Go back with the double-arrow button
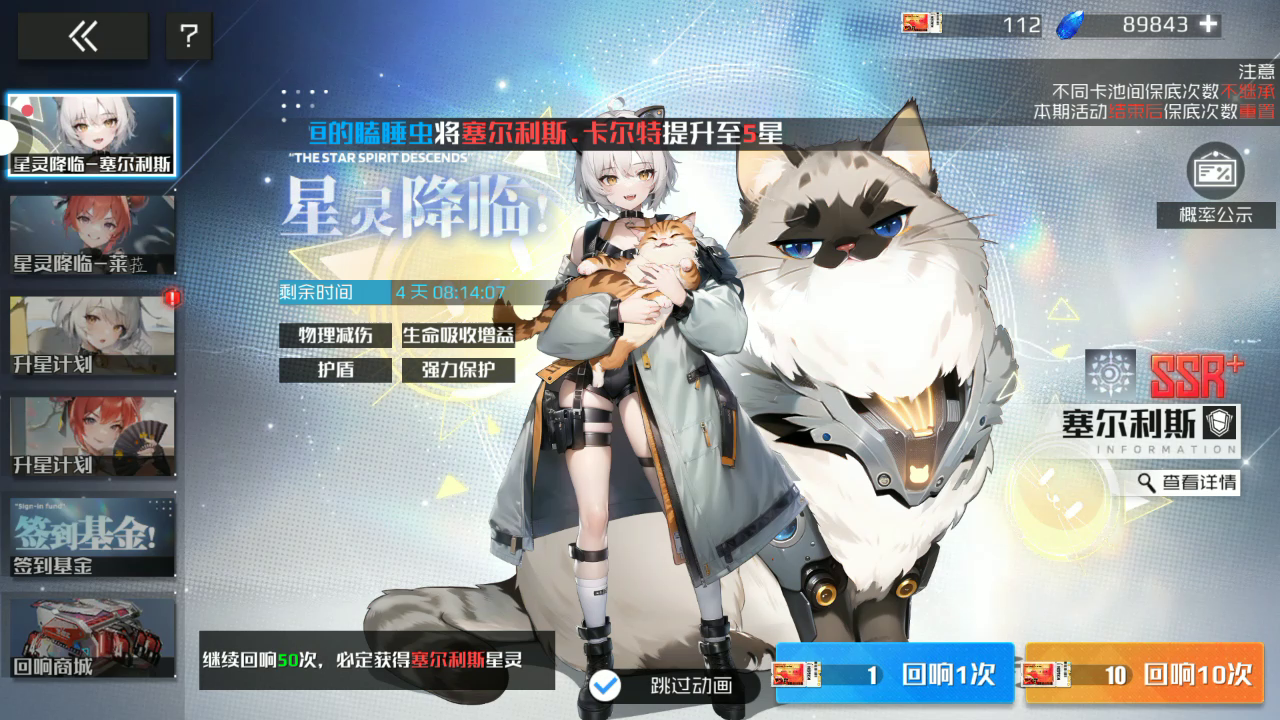 click(83, 37)
